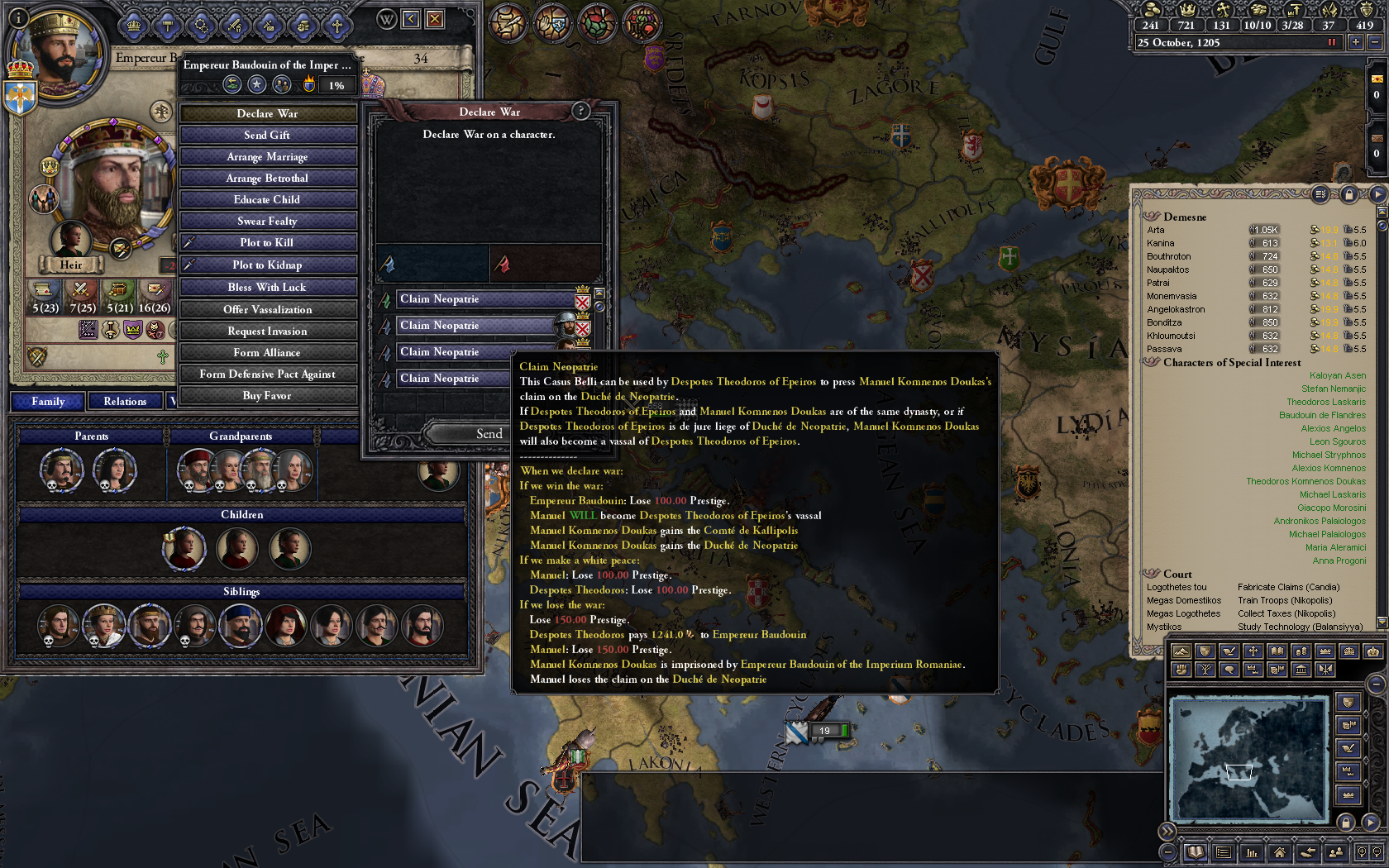This screenshot has width=1389, height=868.
Task: Collapse the minimap panel using the minus button
Action: (1167, 851)
